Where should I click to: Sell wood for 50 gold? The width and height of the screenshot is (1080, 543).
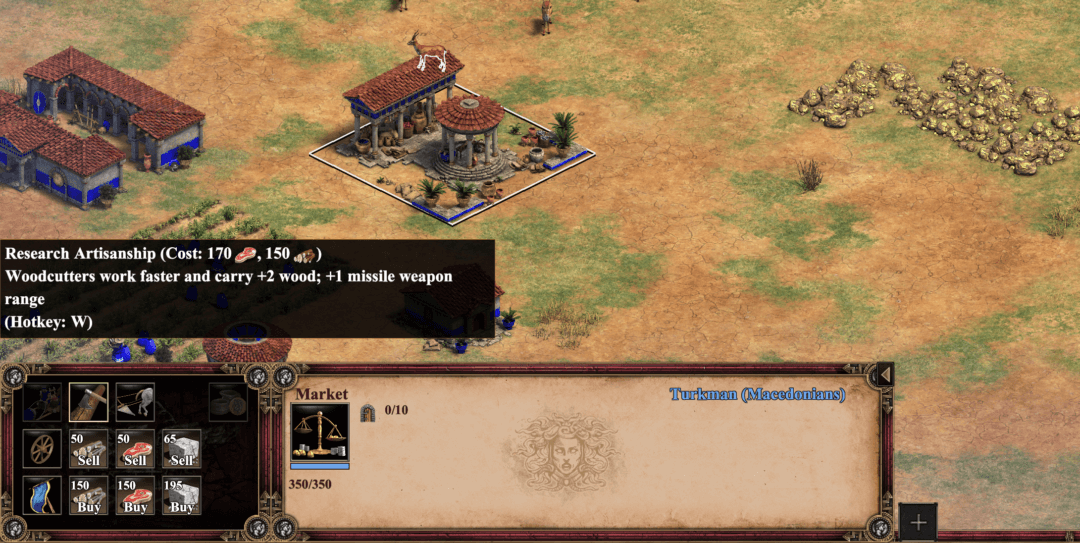coord(88,449)
